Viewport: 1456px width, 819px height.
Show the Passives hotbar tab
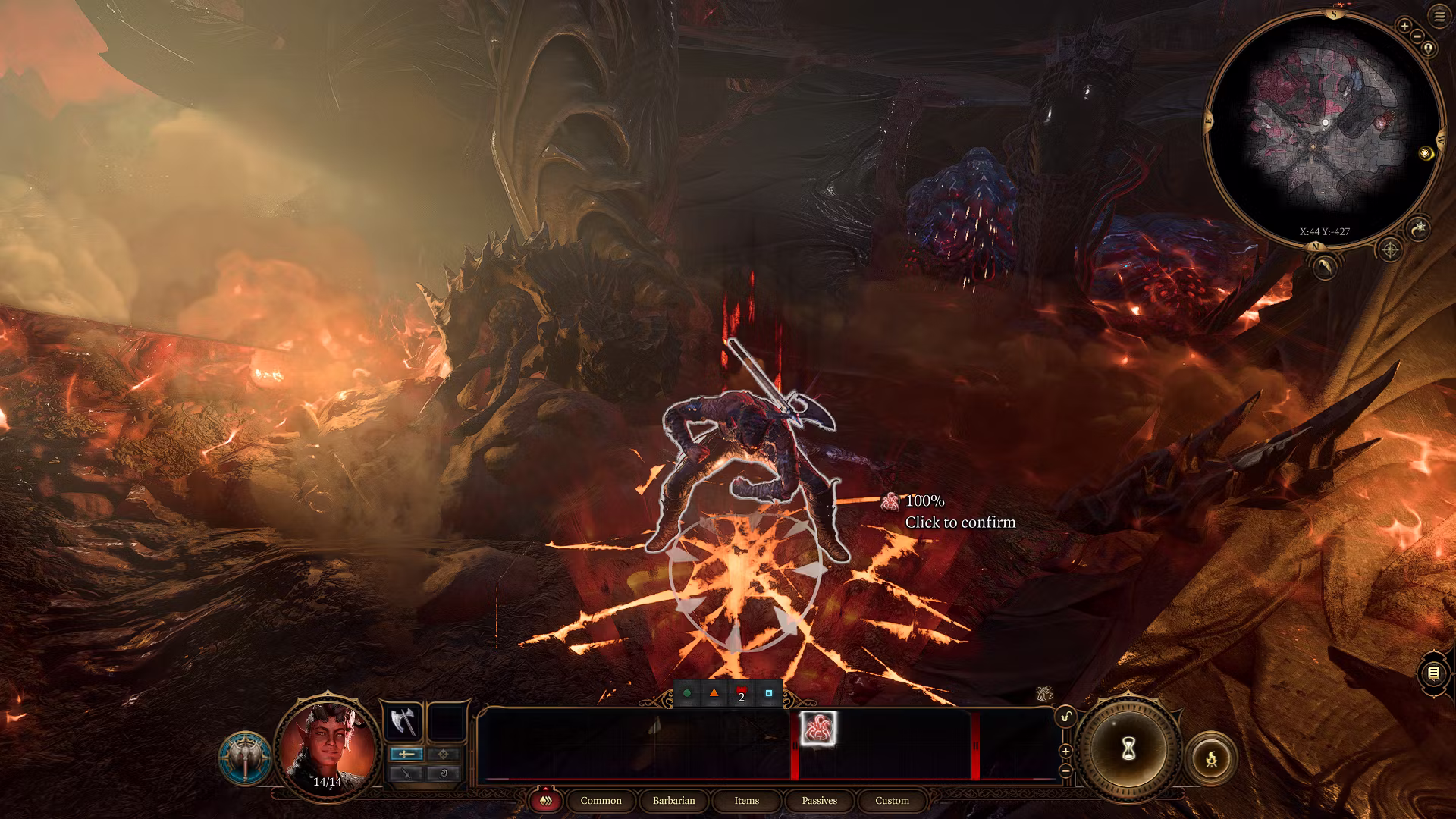819,801
